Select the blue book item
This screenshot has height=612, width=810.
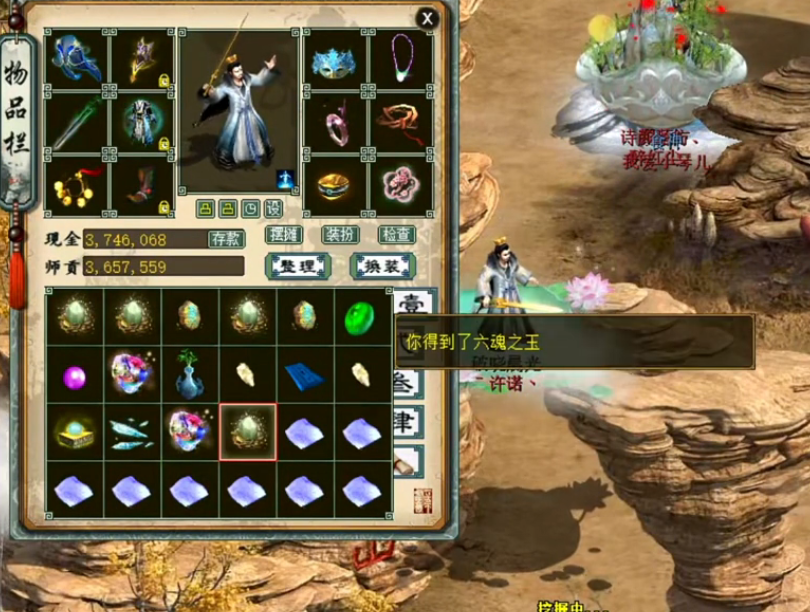coord(303,375)
